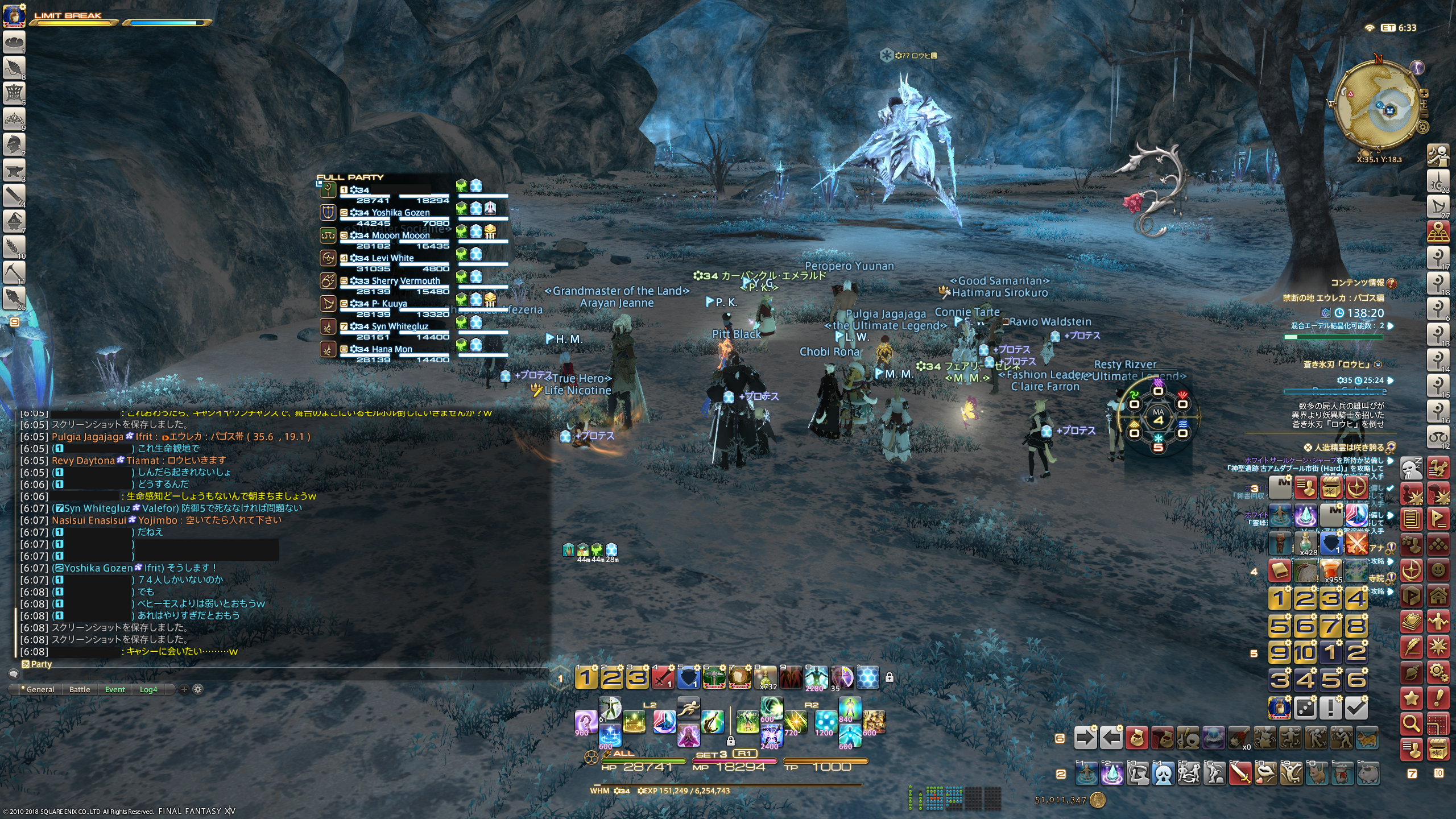Toggle the hotbar lock padlock
The image size is (1456, 819).
pyautogui.click(x=890, y=677)
